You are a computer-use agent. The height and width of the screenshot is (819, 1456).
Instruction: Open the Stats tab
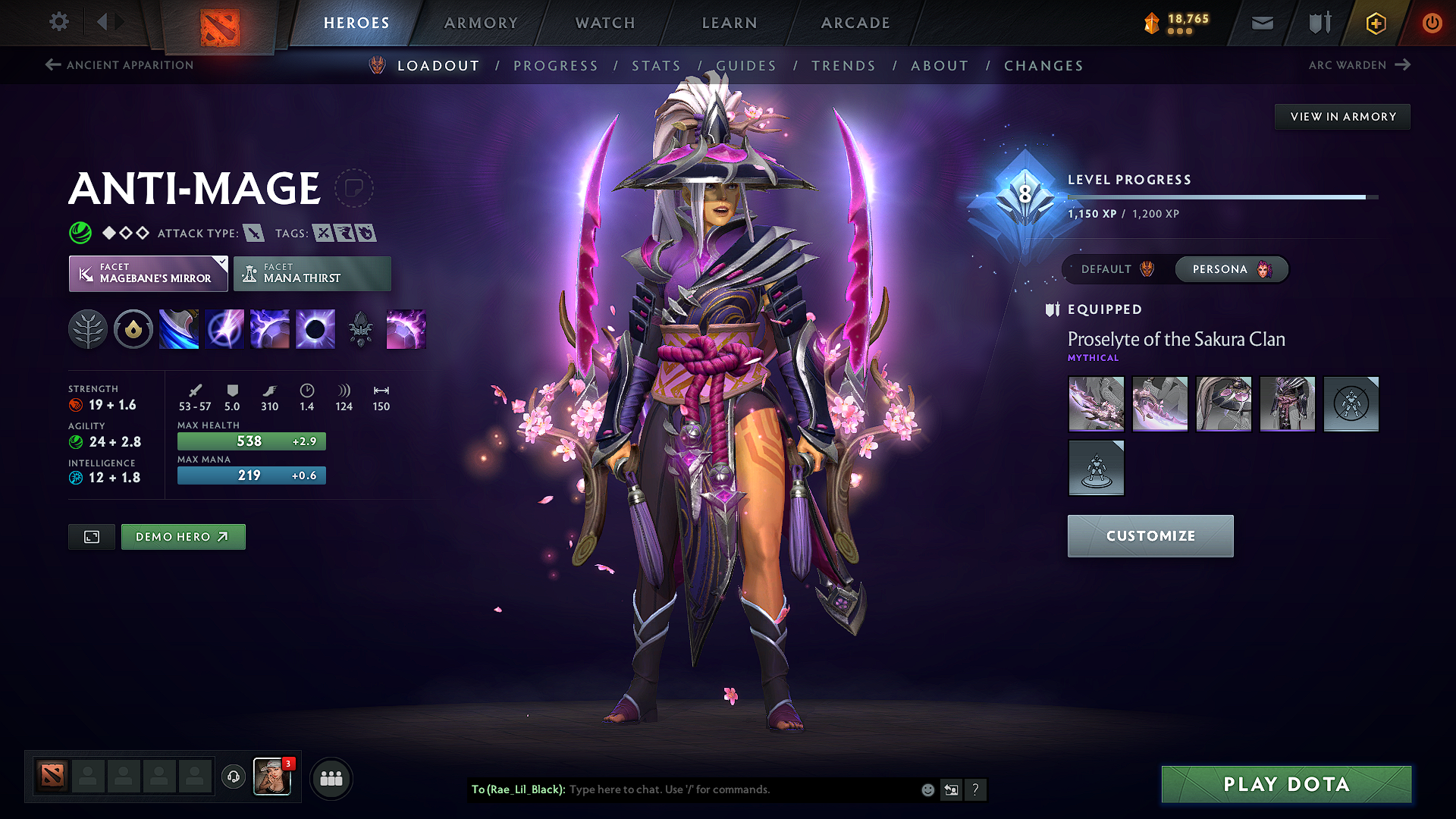pyautogui.click(x=657, y=66)
